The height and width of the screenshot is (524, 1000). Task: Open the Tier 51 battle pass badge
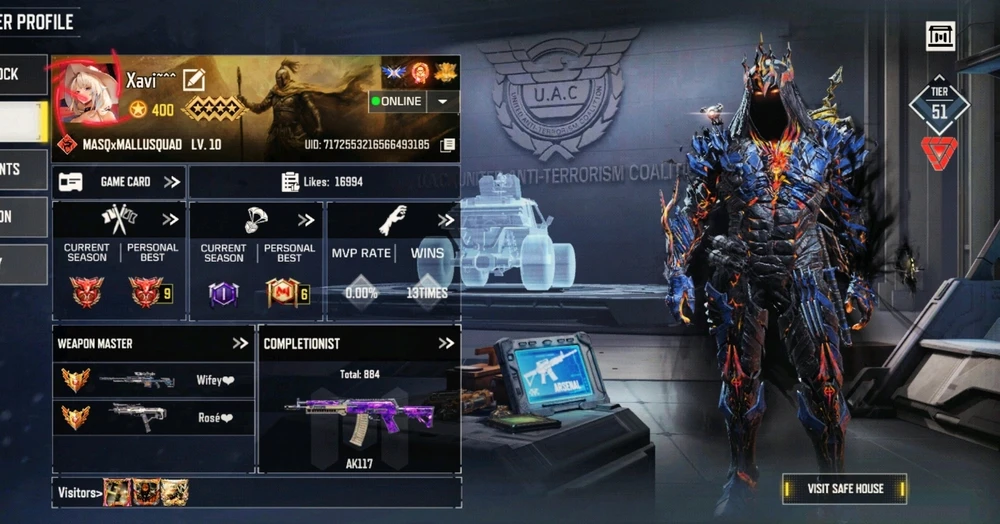click(939, 105)
